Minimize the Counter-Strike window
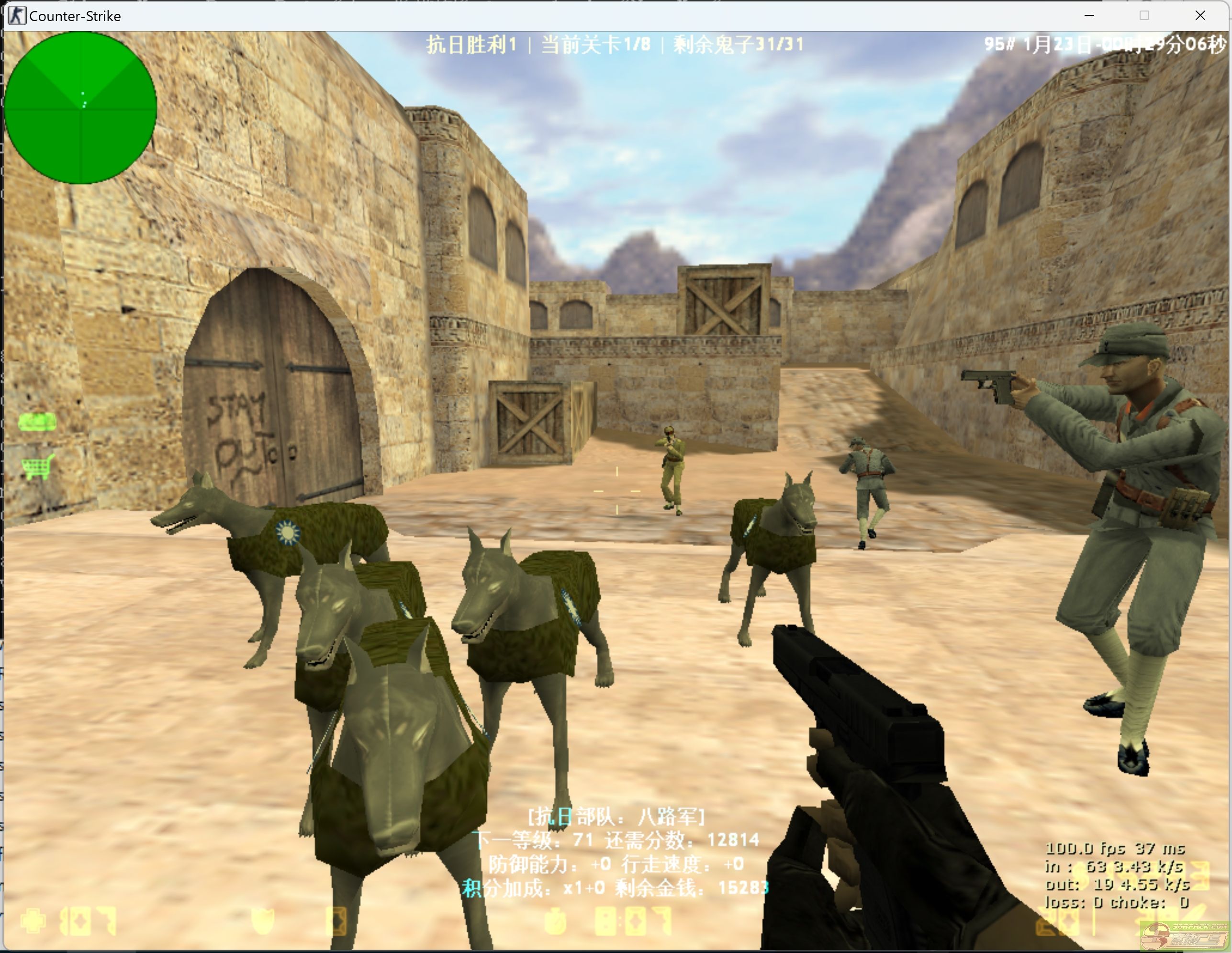Viewport: 1232px width, 953px height. (x=1089, y=16)
